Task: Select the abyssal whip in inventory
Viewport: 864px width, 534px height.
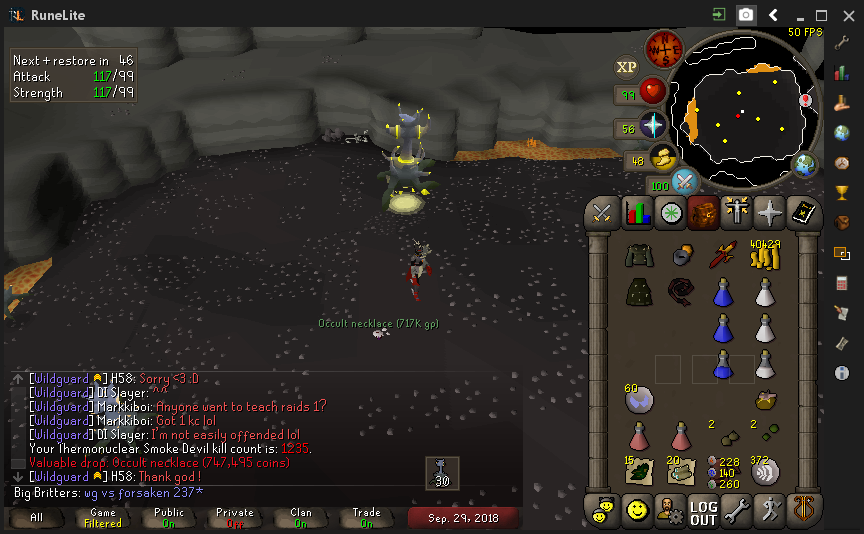Action: [x=681, y=292]
